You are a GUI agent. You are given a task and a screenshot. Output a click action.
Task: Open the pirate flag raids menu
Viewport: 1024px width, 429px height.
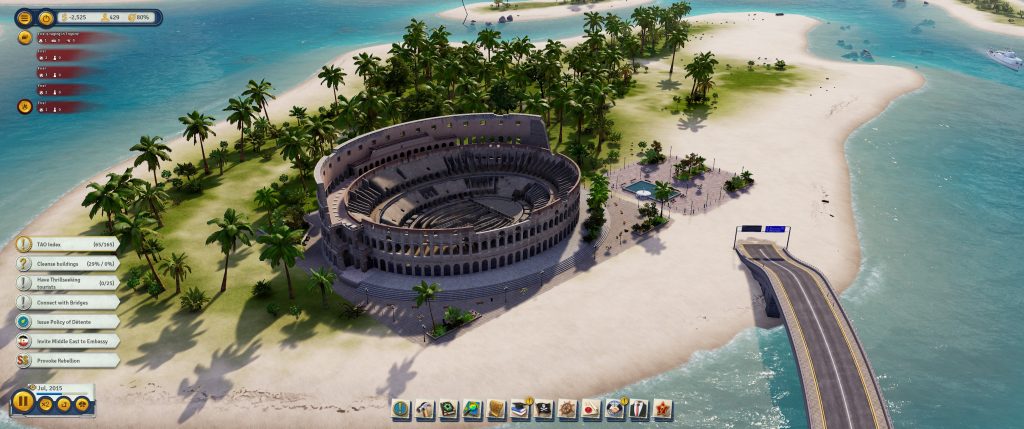(x=542, y=409)
